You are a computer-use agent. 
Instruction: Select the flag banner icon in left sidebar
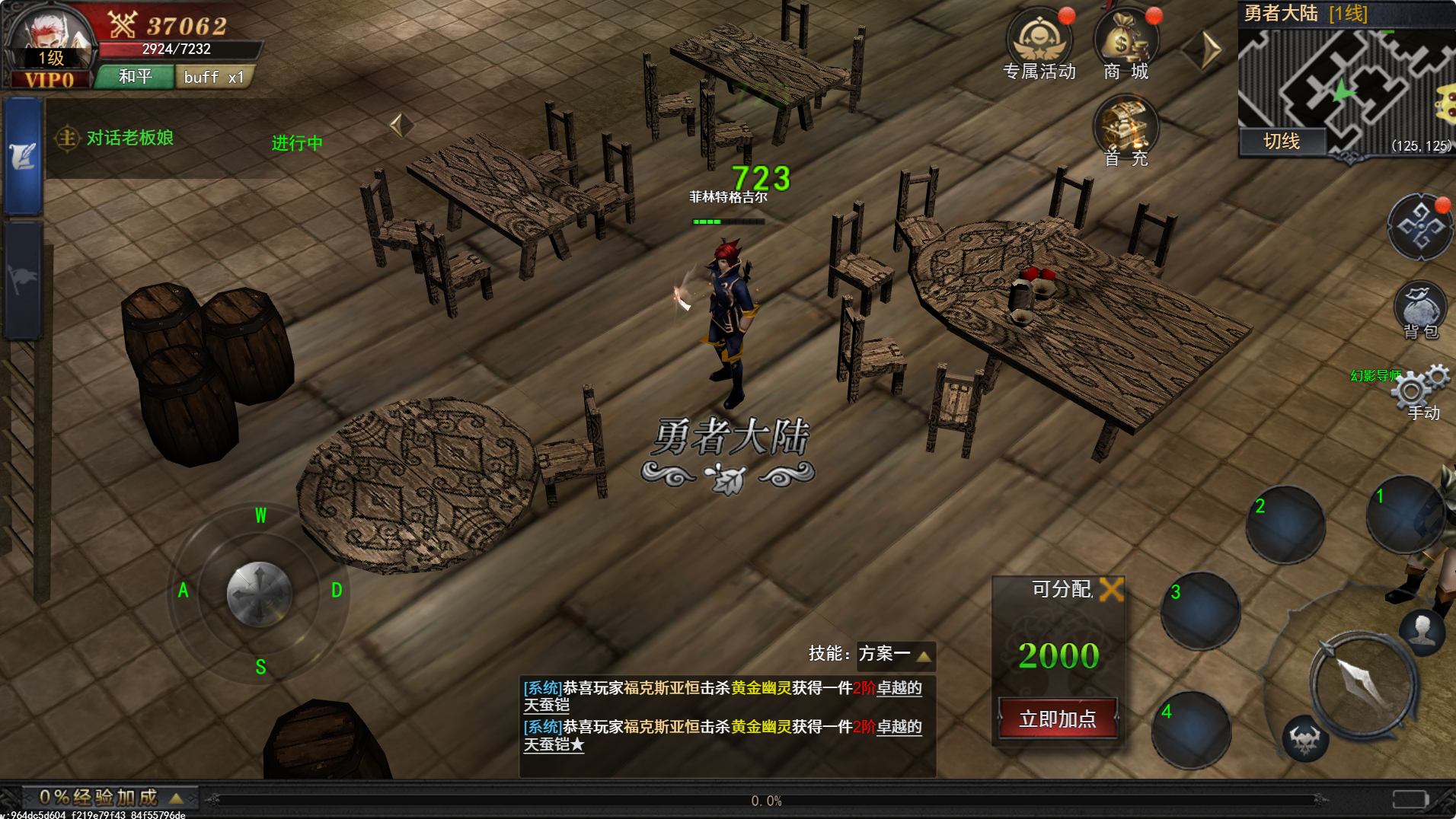point(23,270)
